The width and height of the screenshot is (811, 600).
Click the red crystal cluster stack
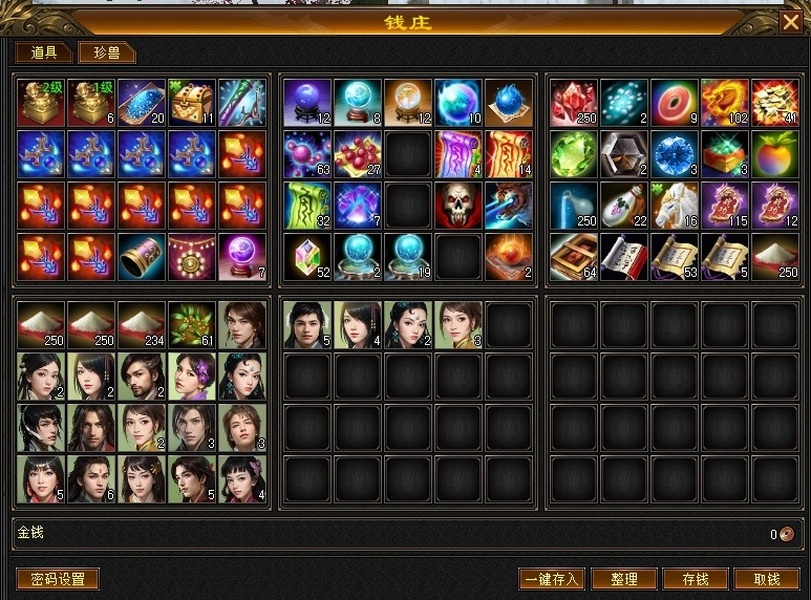pyautogui.click(x=574, y=103)
